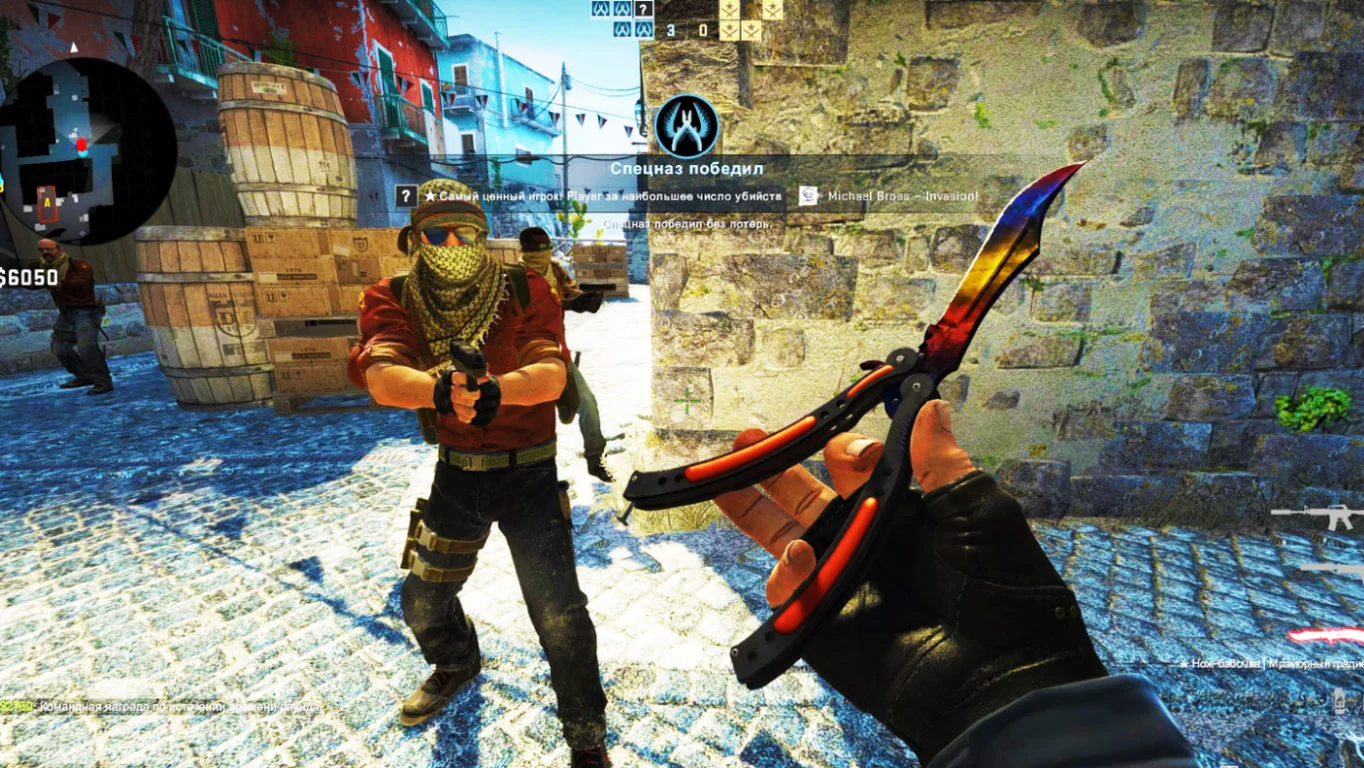
Task: Toggle the first round loss indicator square
Action: [x=730, y=10]
